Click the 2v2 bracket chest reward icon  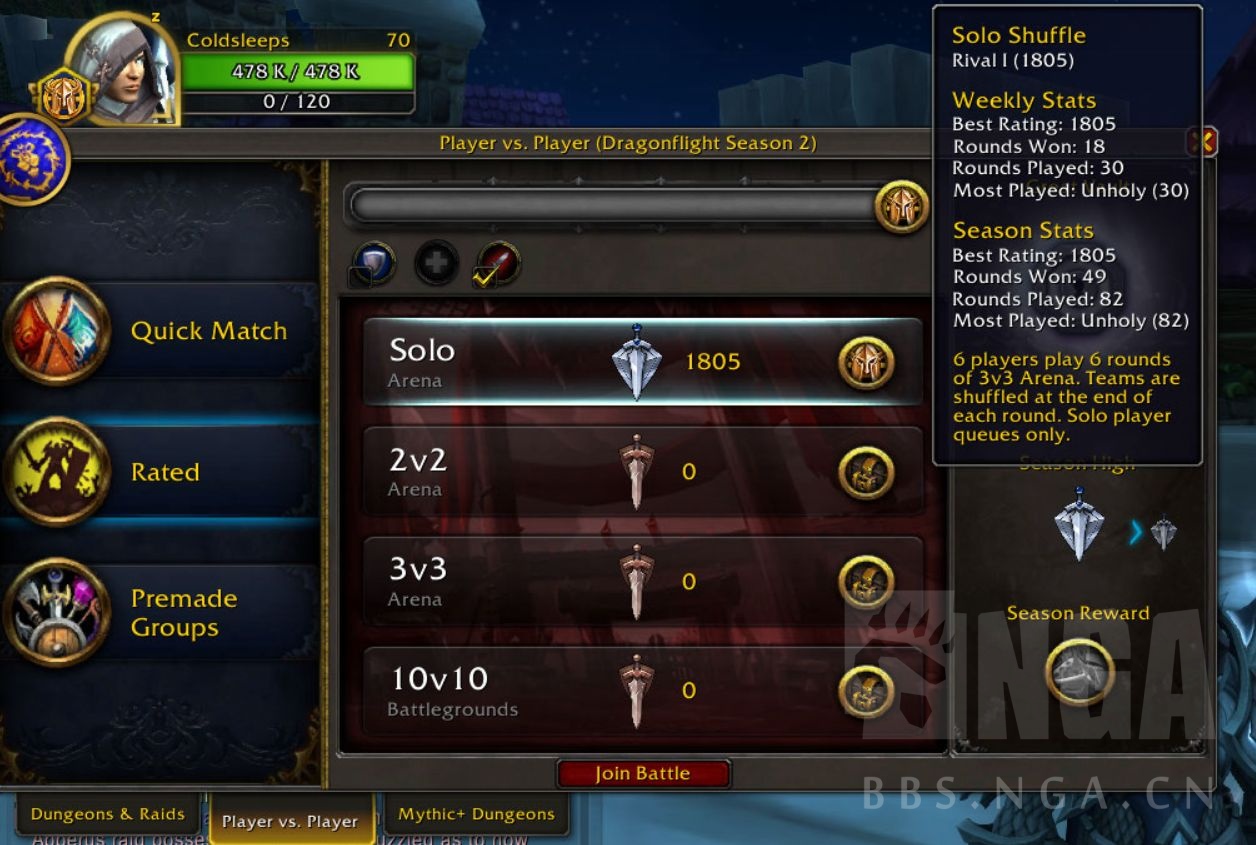pos(866,472)
